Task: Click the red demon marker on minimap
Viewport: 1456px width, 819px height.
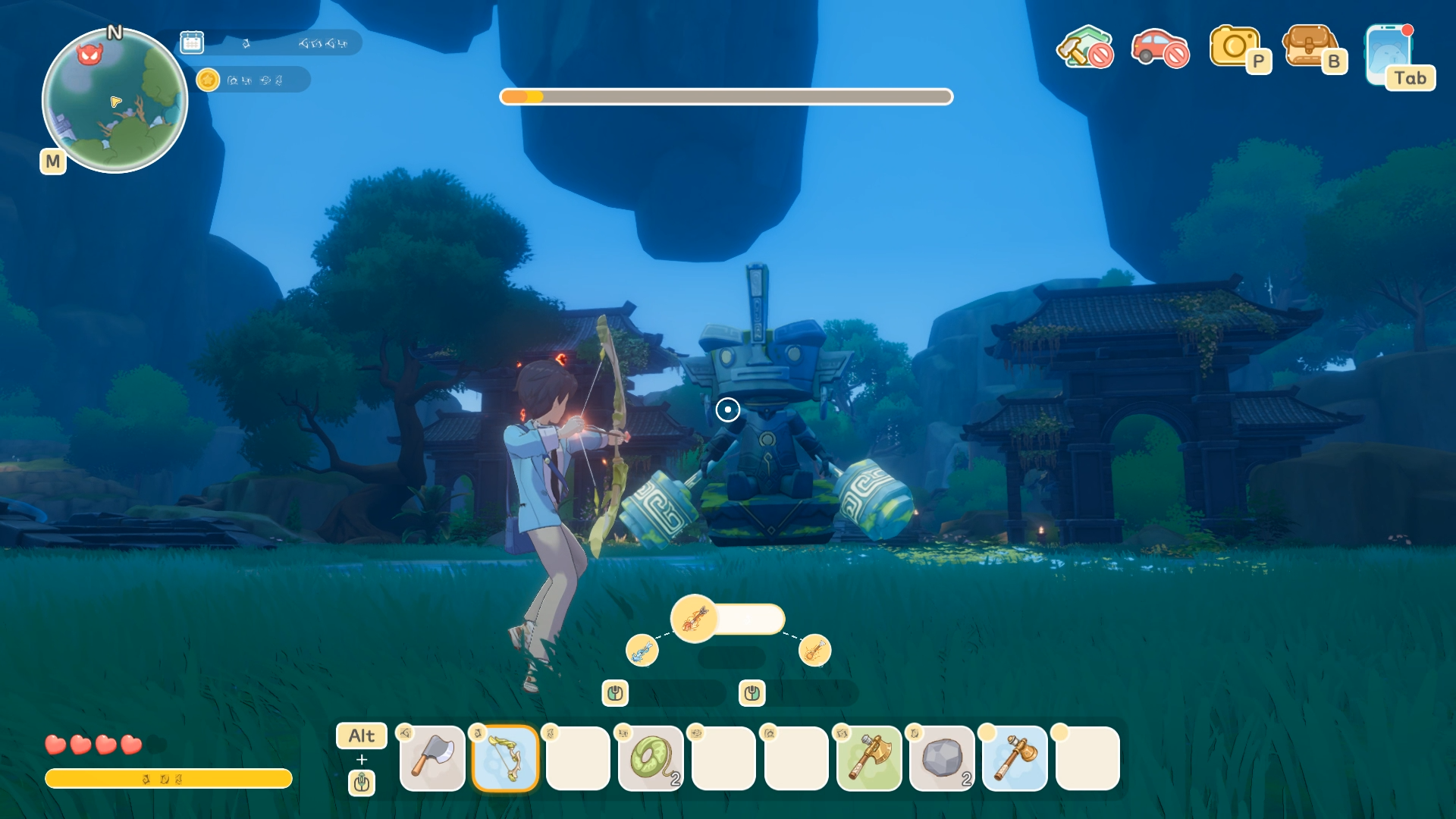Action: click(89, 54)
